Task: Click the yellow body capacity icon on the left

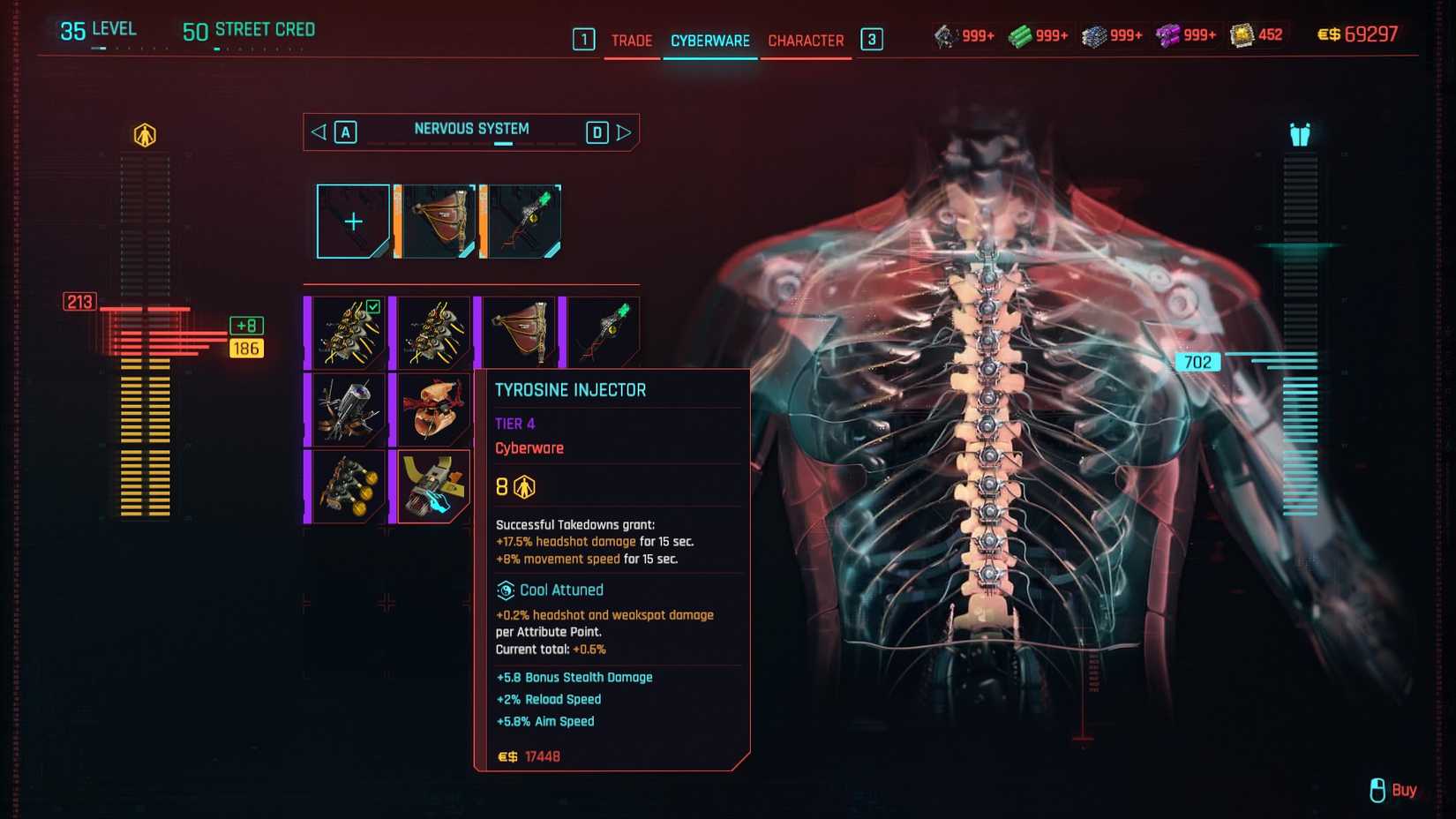Action: click(x=144, y=134)
